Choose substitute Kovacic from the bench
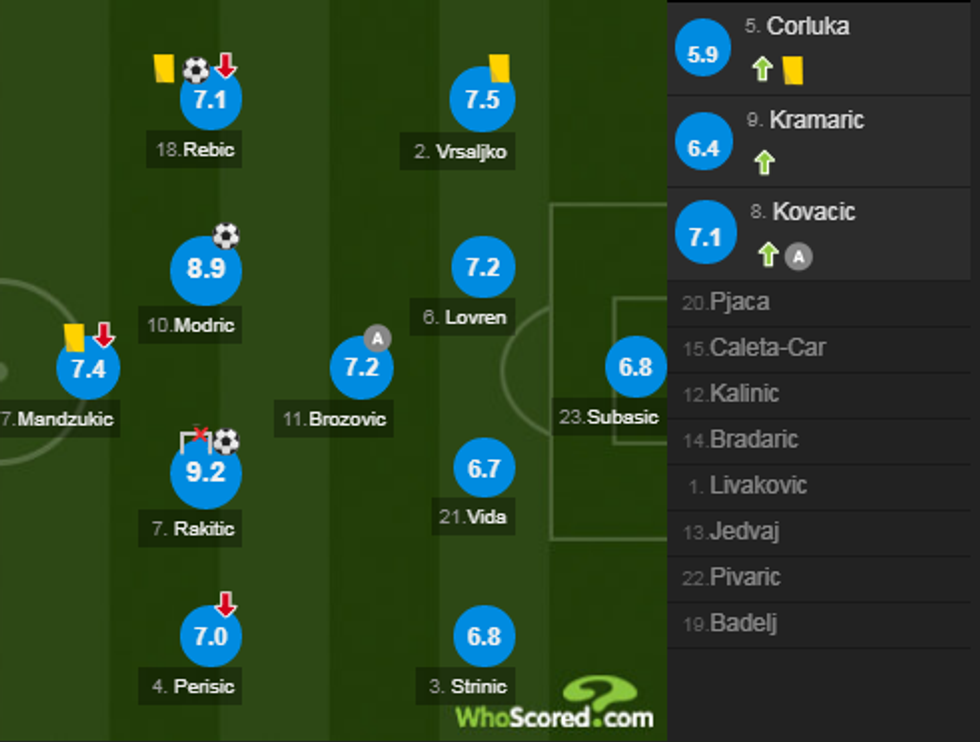The width and height of the screenshot is (980, 742). click(x=813, y=213)
